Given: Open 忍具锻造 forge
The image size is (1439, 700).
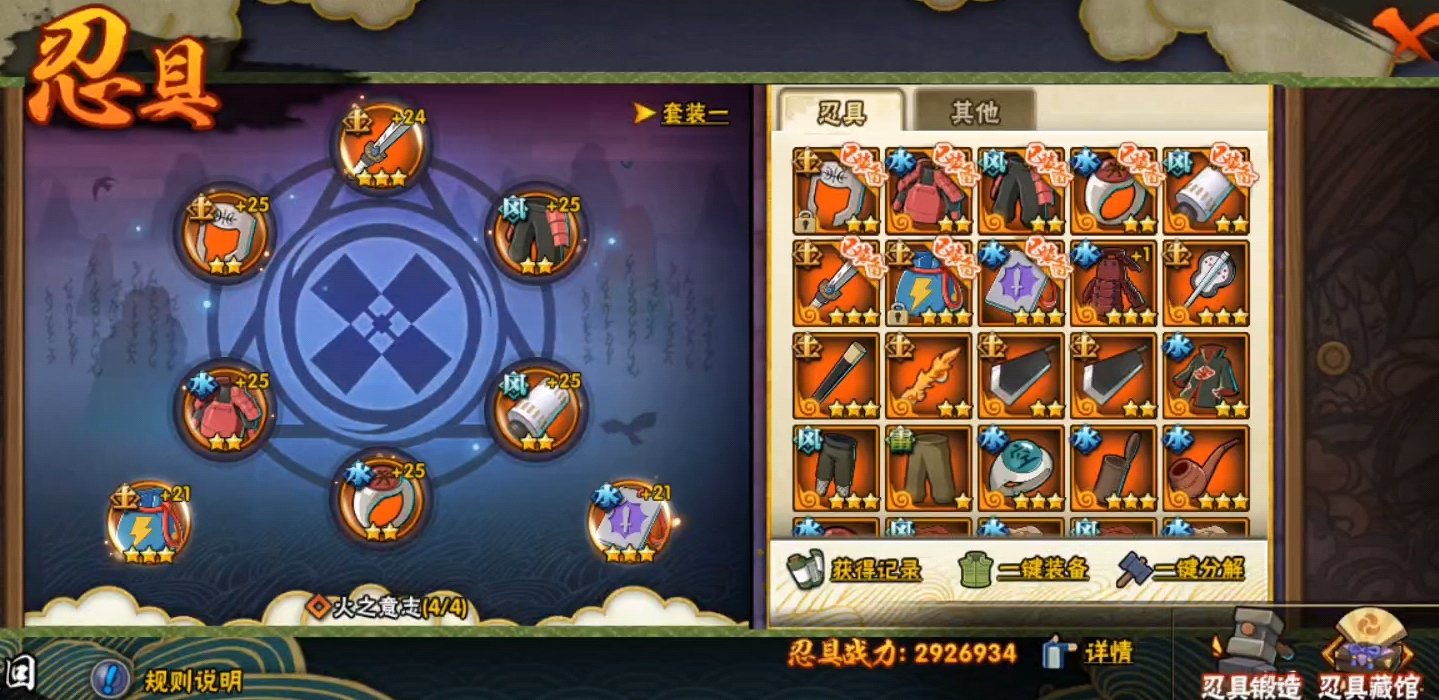Looking at the screenshot, I should (x=1252, y=655).
